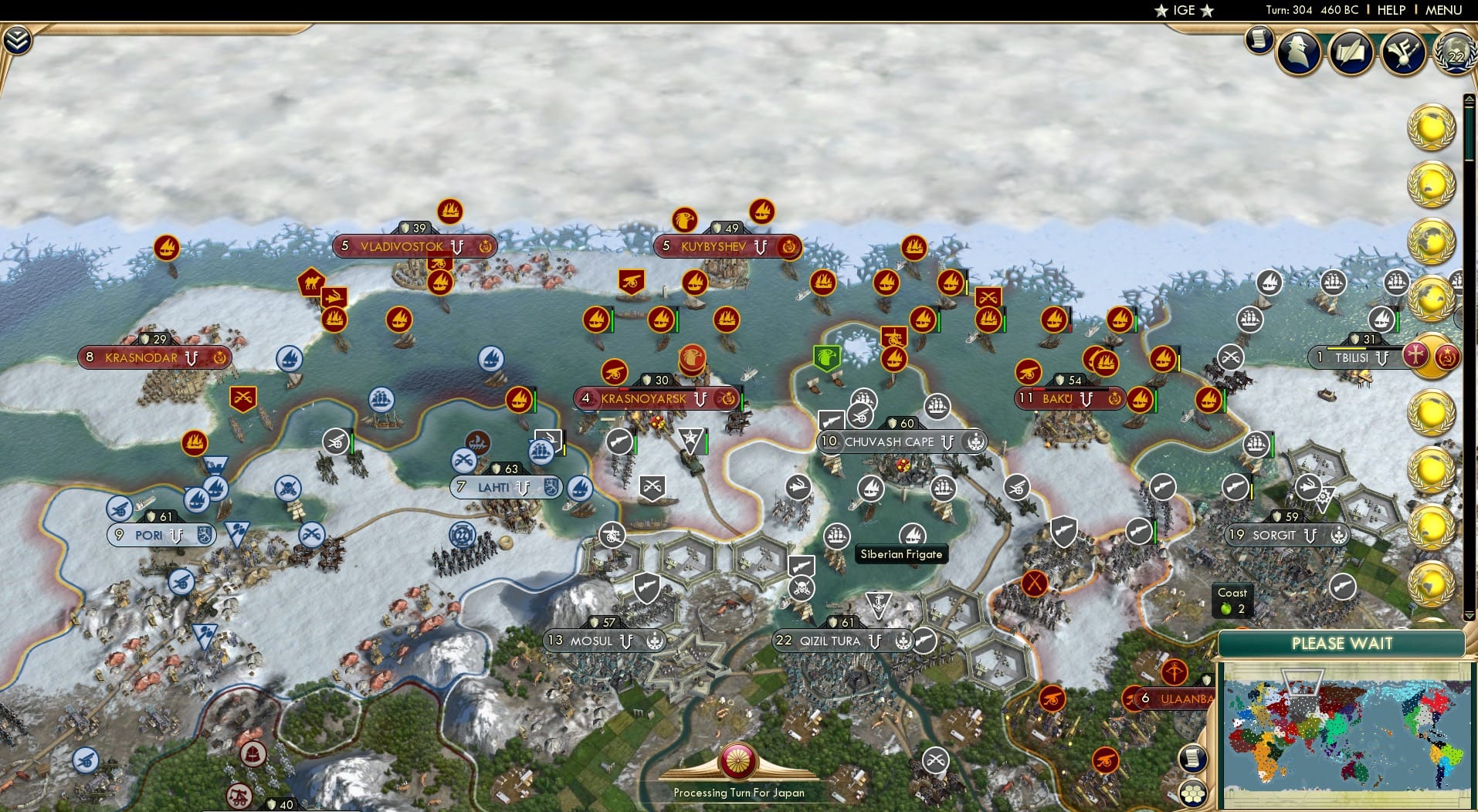This screenshot has height=812, width=1478.
Task: Open the scroll icon left of the minimap
Action: pos(1192,758)
